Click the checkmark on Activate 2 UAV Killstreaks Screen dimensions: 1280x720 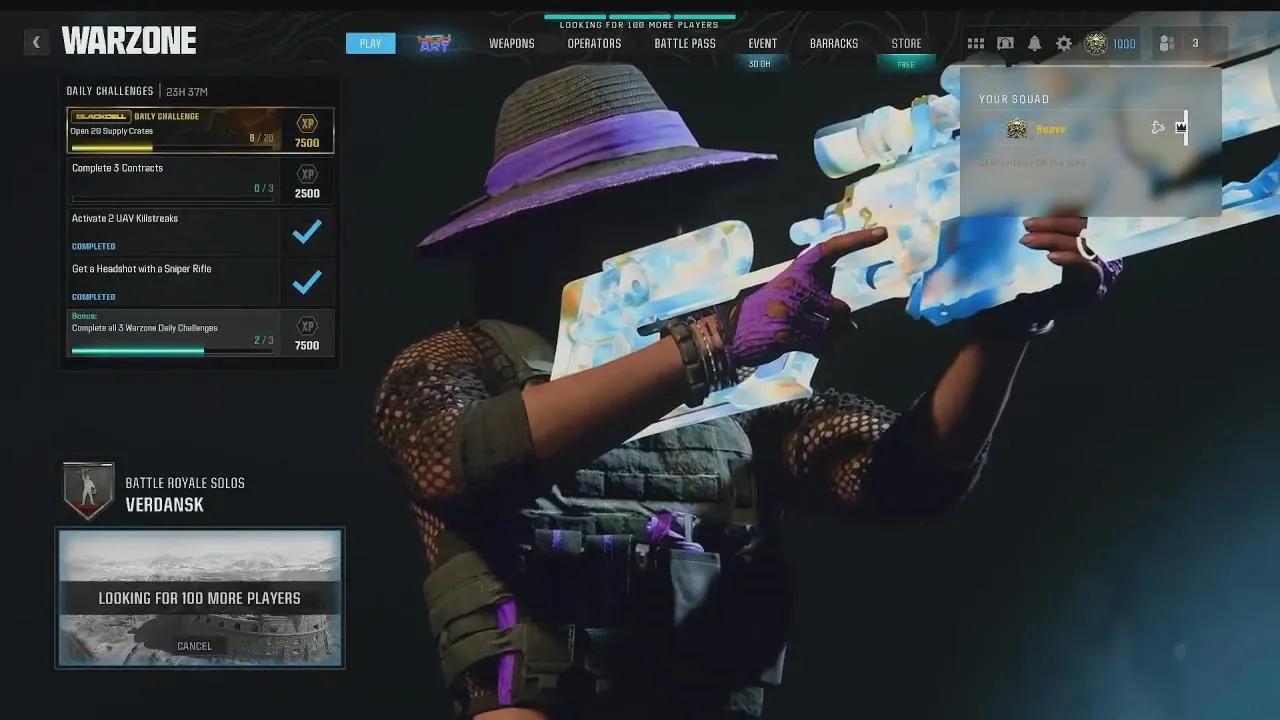tap(308, 231)
